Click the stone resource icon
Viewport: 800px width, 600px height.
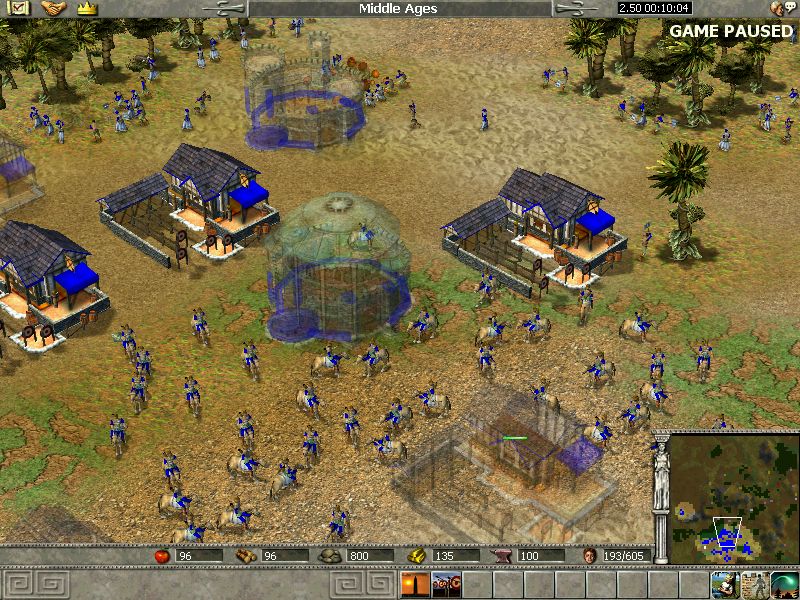(x=331, y=555)
